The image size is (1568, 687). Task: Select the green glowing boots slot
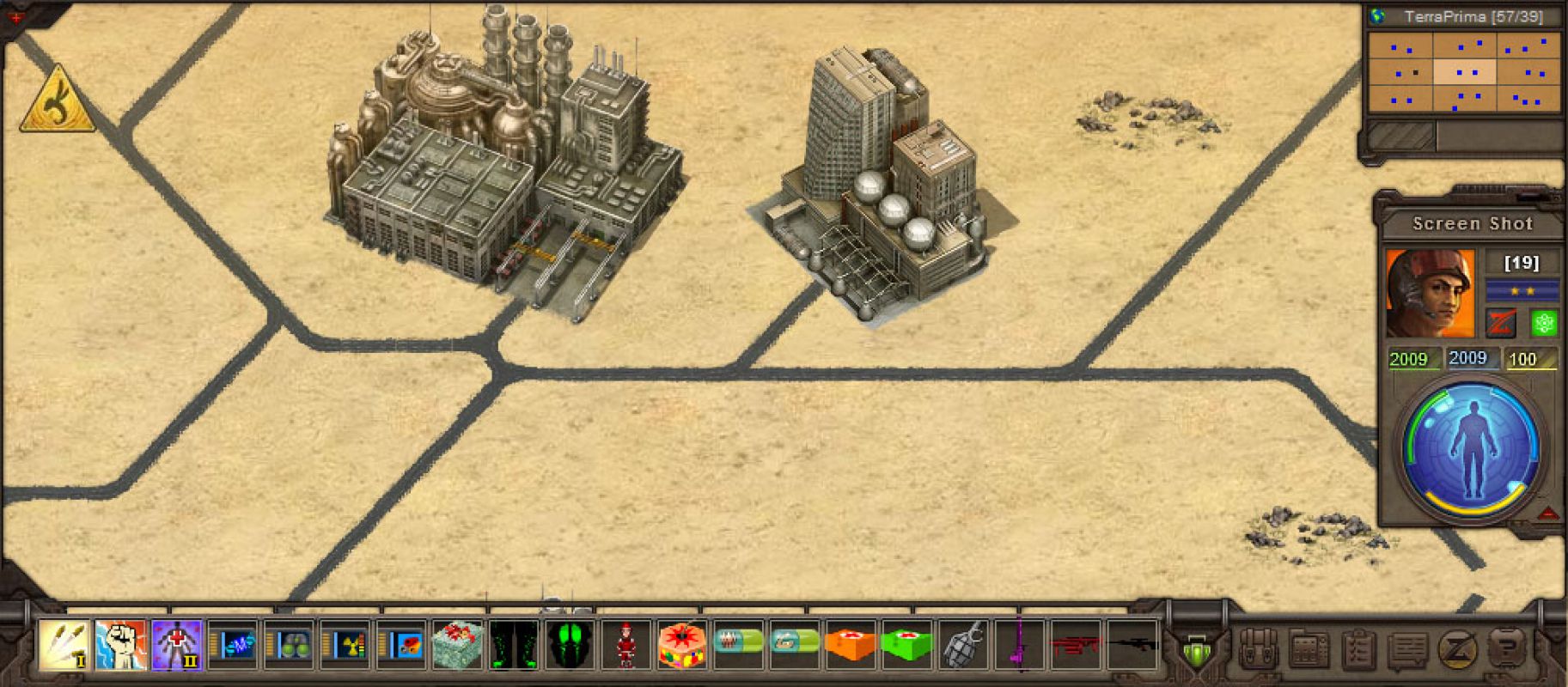coord(514,645)
